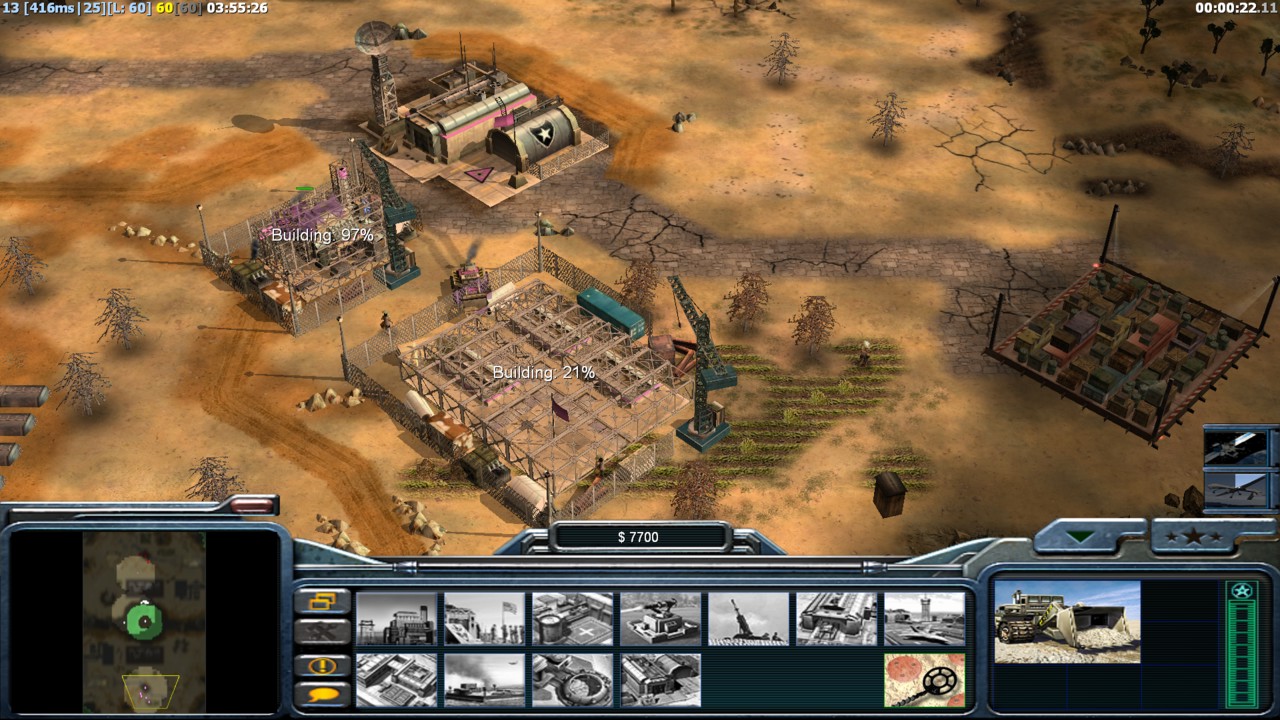The width and height of the screenshot is (1280, 720).
Task: Build a Patriot Missile System
Action: (660, 618)
